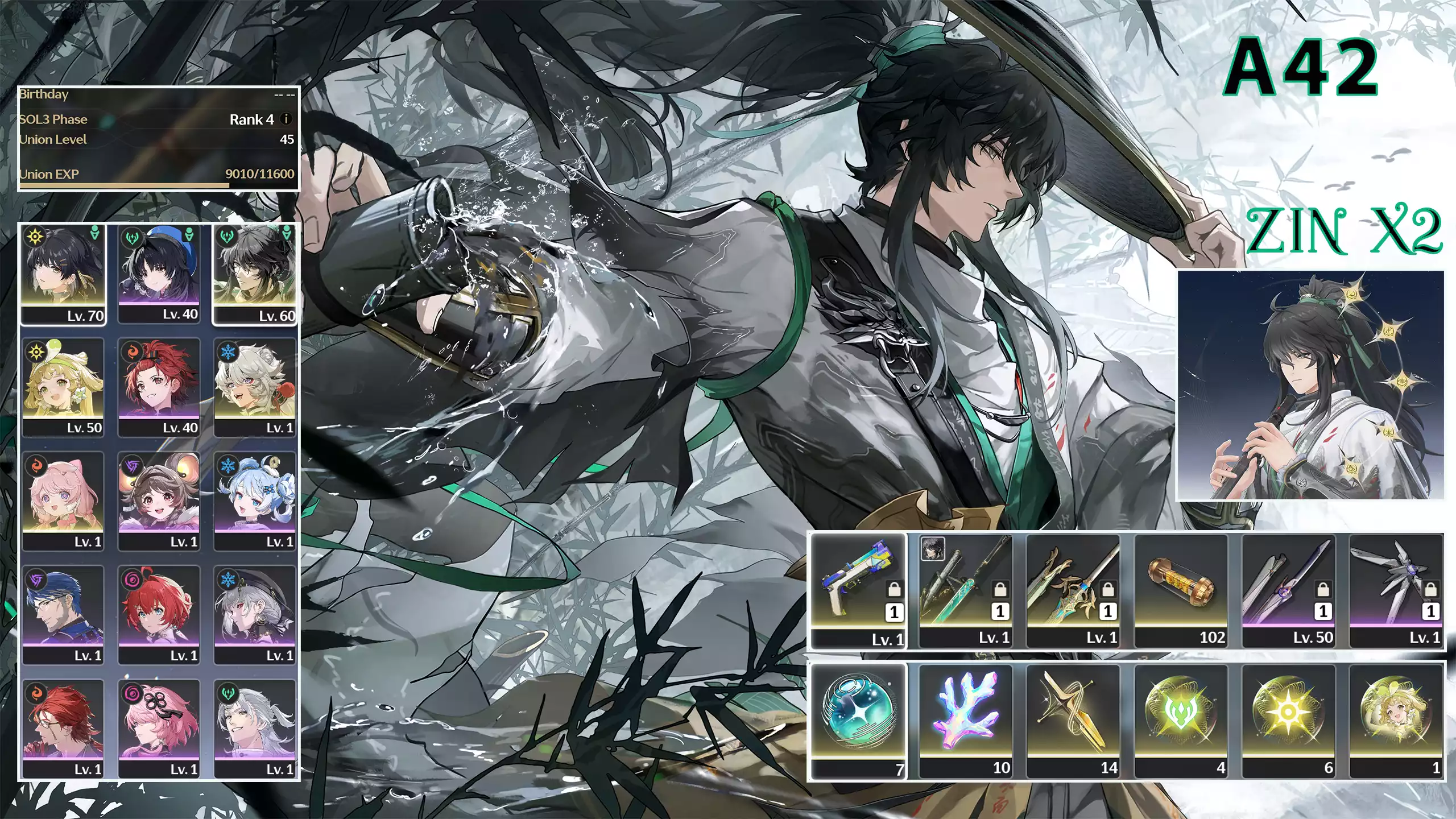Select the Lv. 40 red-haired girl portrait

coord(159,387)
